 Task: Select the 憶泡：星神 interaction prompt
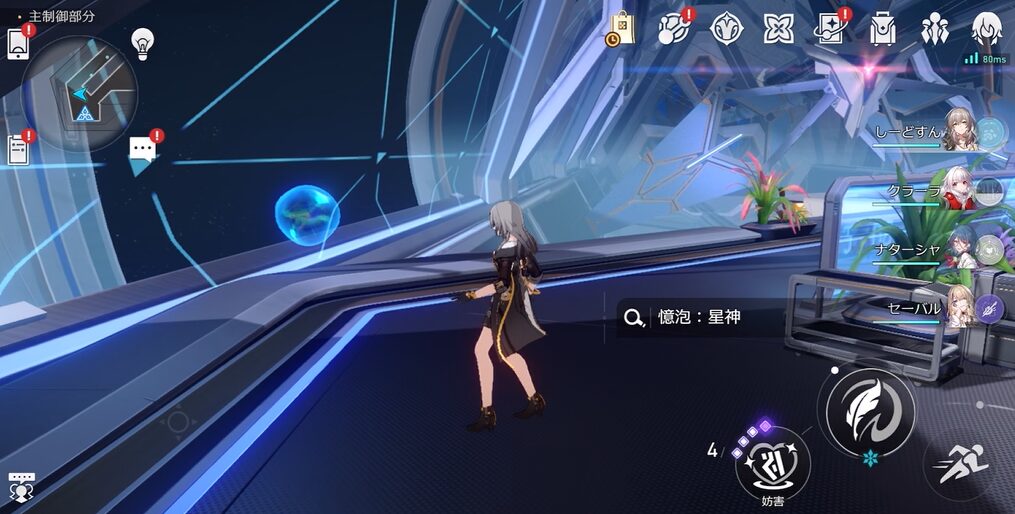point(699,318)
